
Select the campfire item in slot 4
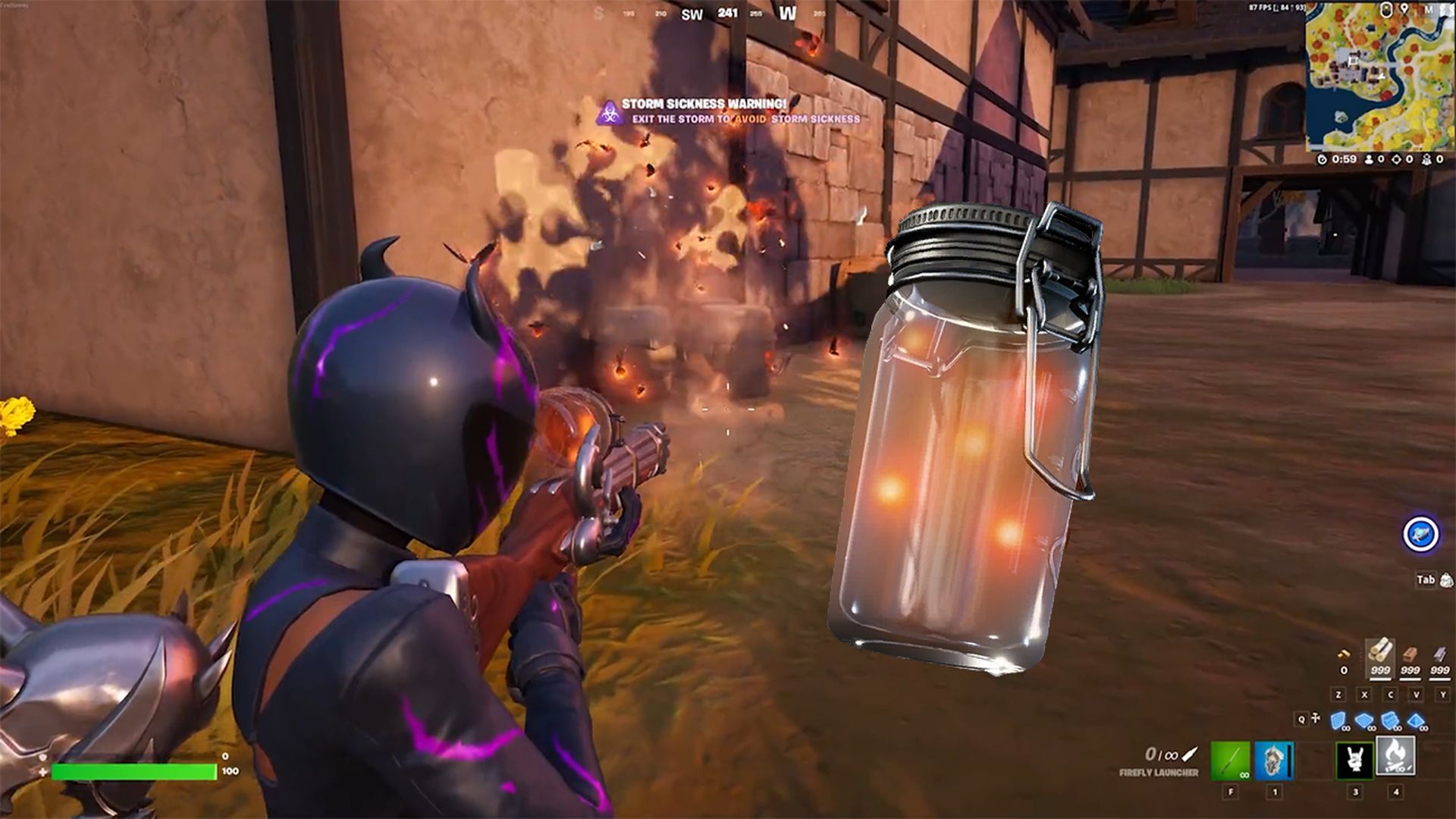tap(1395, 756)
